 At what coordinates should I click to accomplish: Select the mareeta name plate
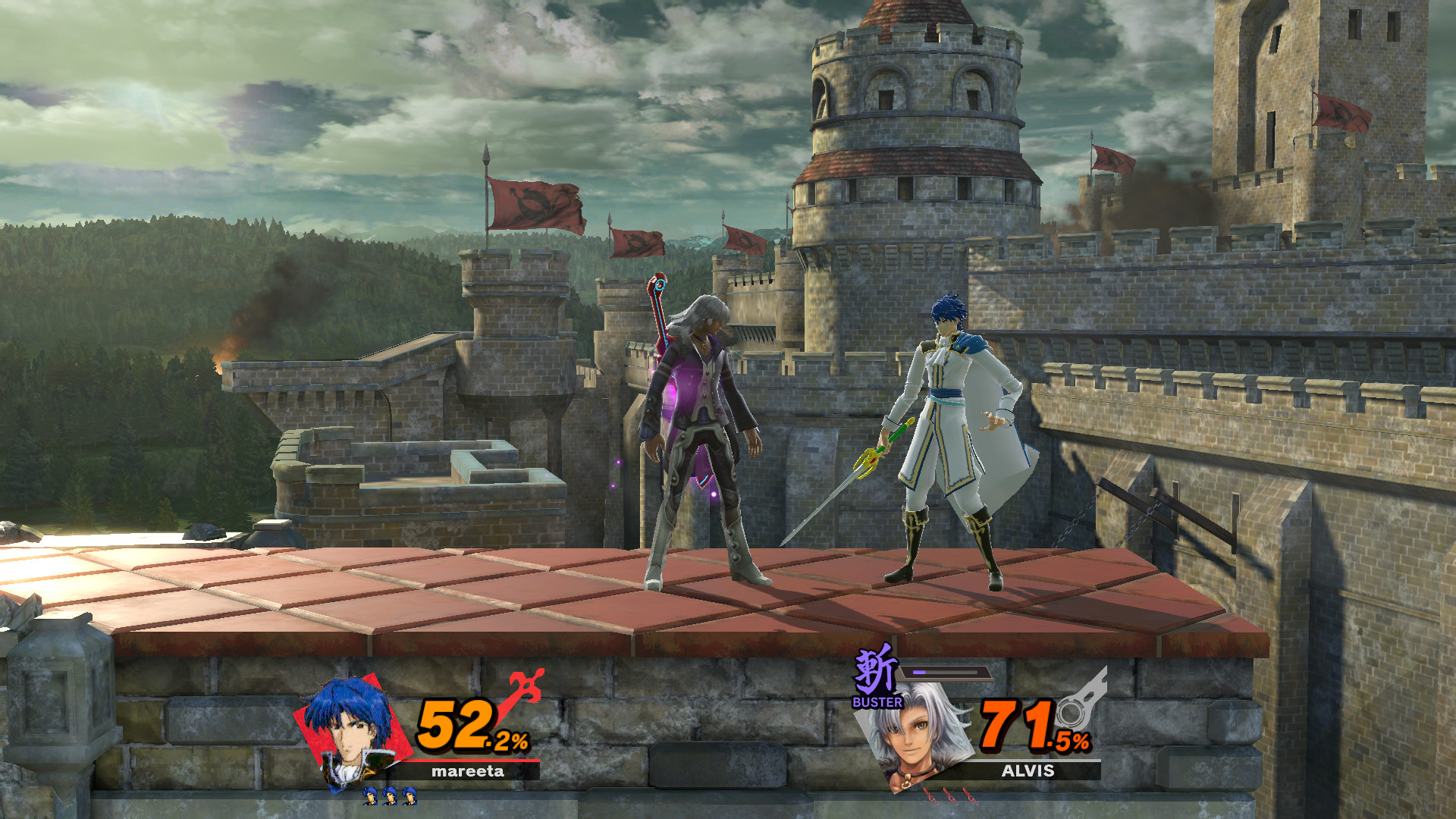pos(468,771)
